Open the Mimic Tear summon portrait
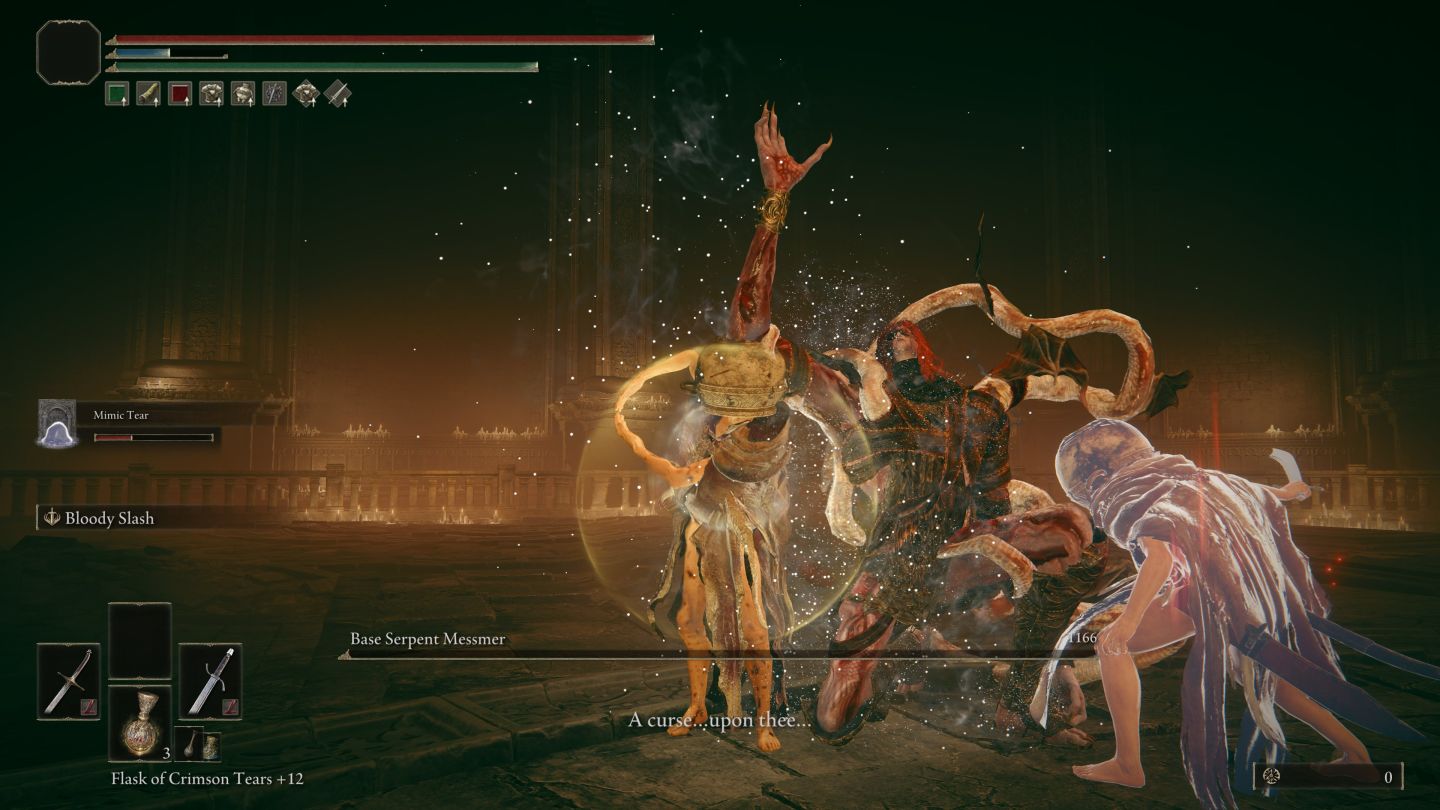Screen dimensions: 1440x810 pos(57,422)
